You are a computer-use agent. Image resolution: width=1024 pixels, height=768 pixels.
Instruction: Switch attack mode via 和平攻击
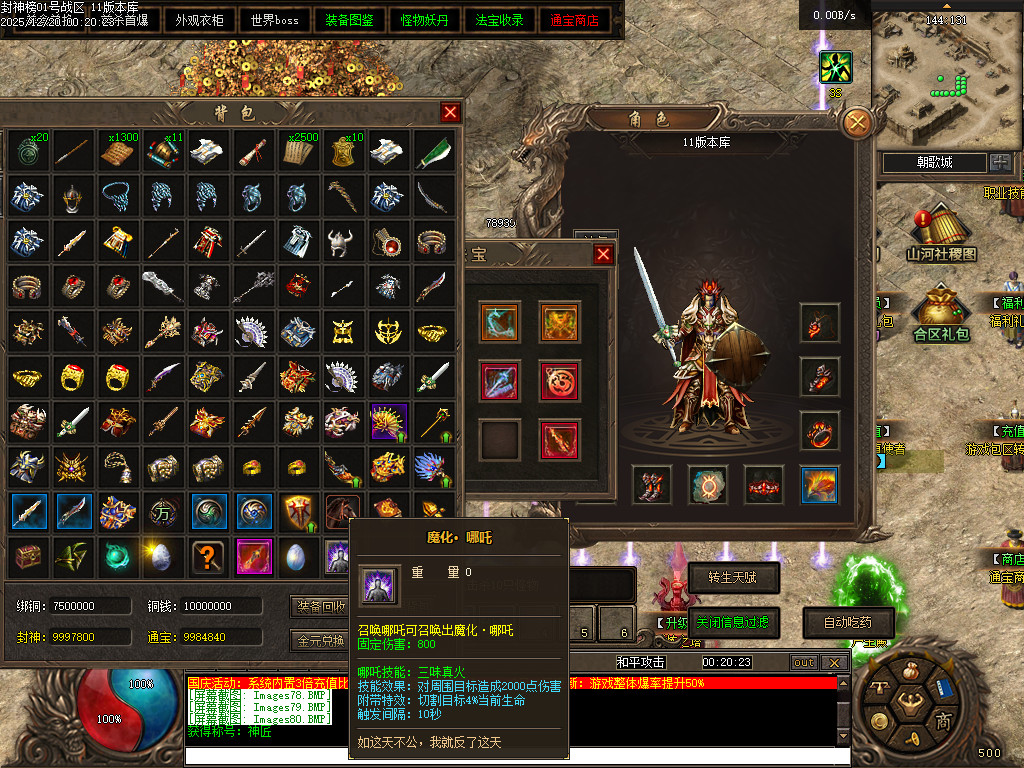(x=641, y=662)
